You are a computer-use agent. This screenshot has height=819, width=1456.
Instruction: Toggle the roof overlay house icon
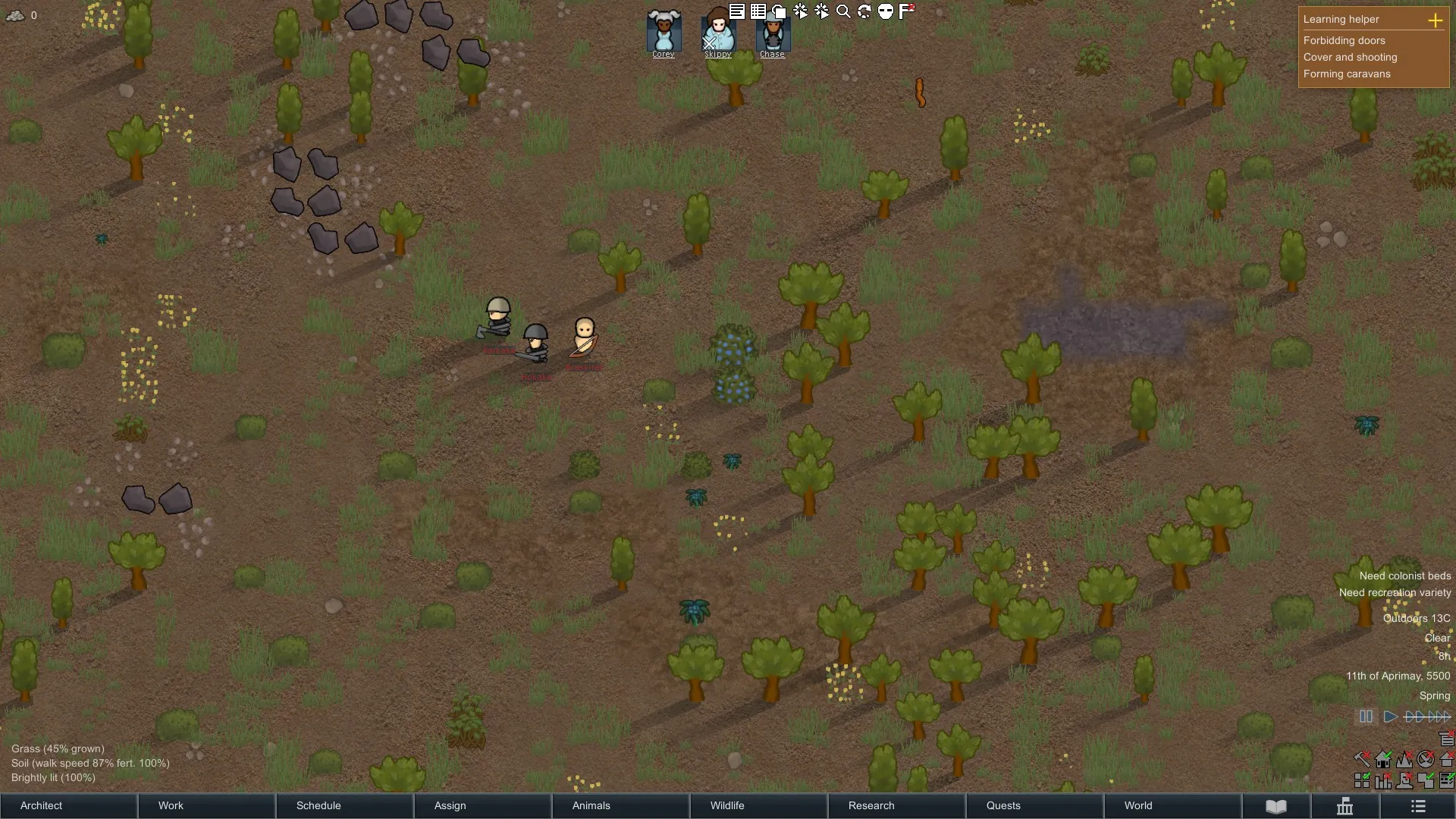1446,759
